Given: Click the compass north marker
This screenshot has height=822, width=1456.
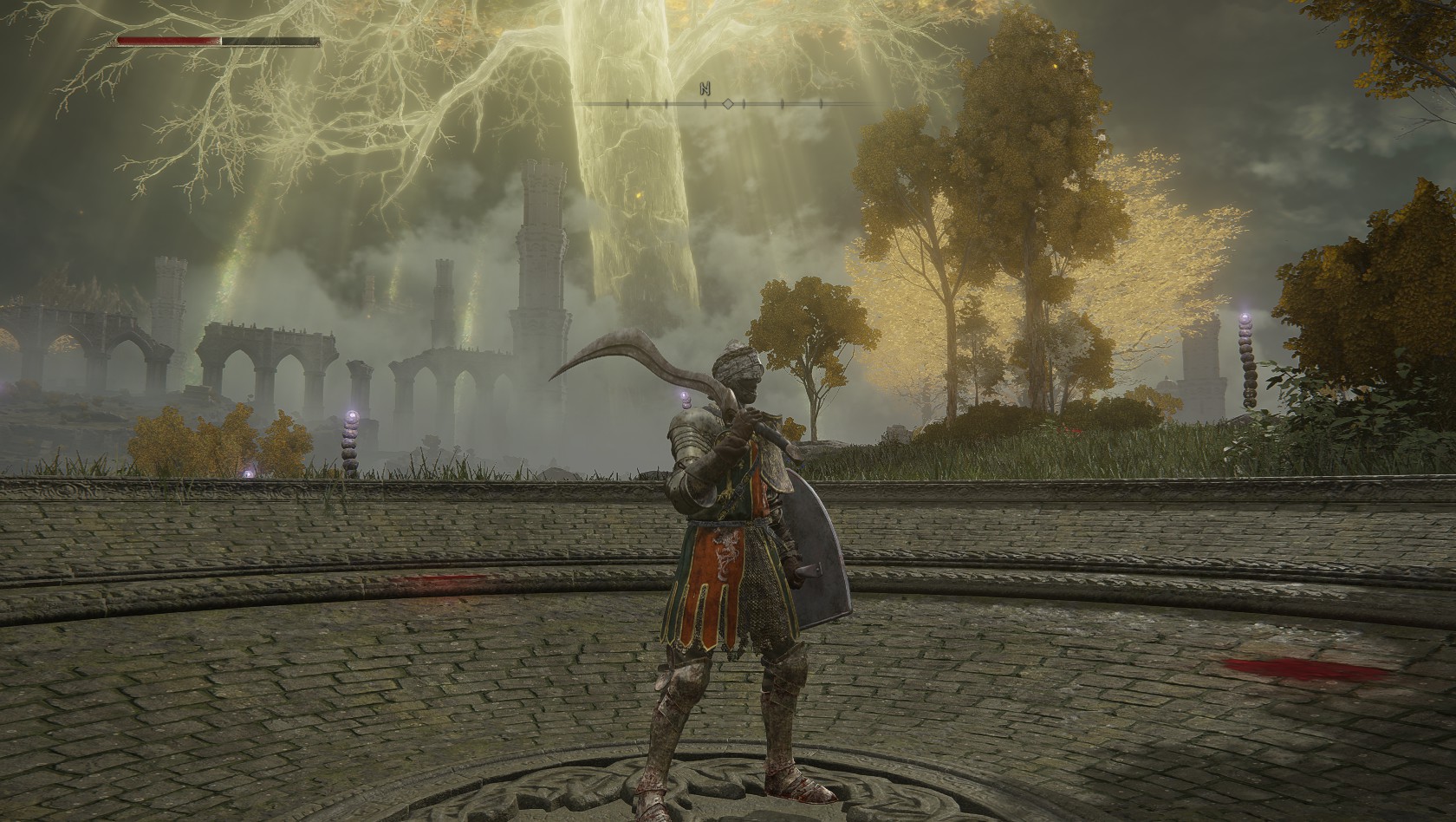Looking at the screenshot, I should pyautogui.click(x=705, y=88).
